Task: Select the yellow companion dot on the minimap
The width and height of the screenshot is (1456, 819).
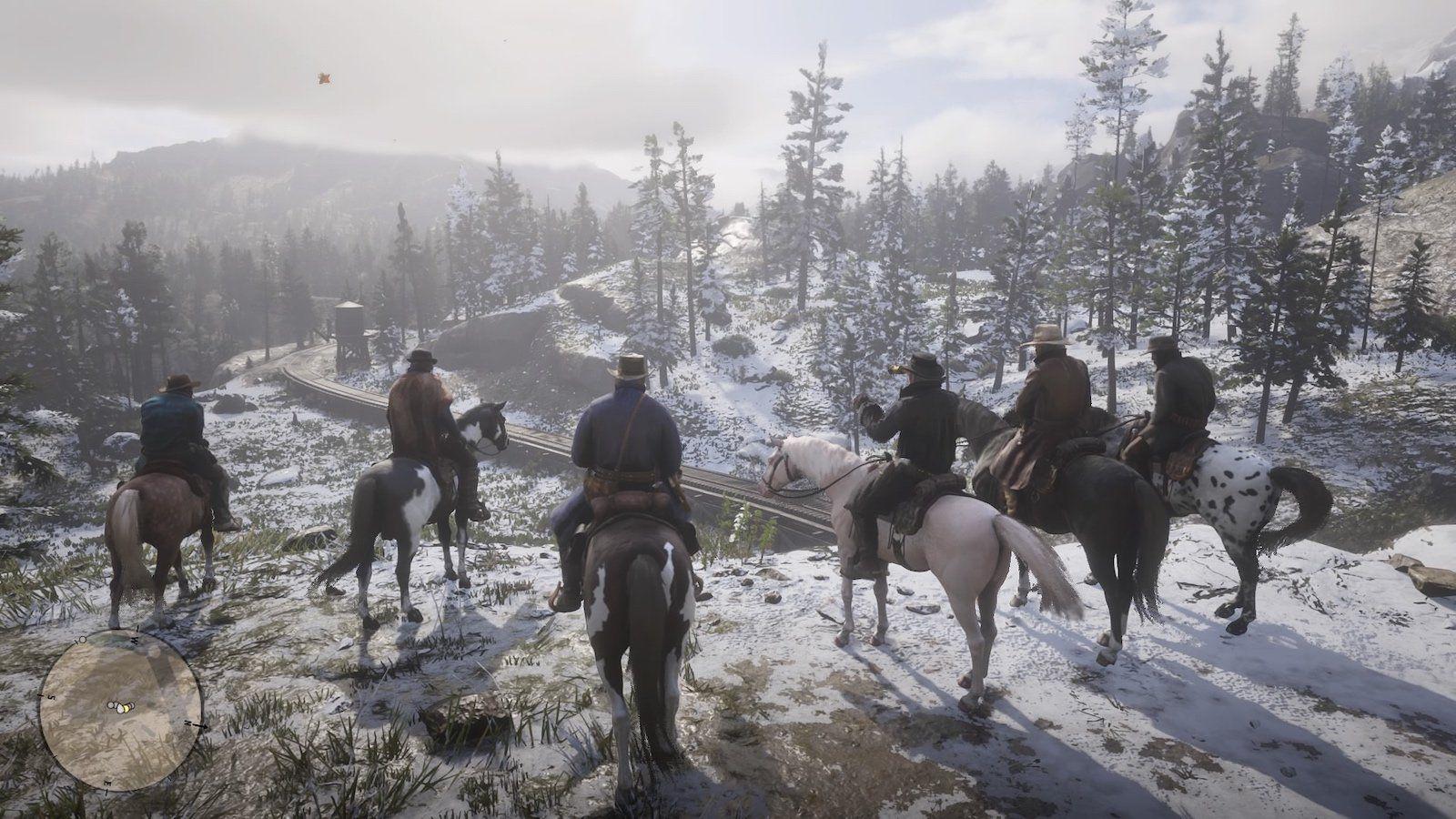Action: pos(126,708)
